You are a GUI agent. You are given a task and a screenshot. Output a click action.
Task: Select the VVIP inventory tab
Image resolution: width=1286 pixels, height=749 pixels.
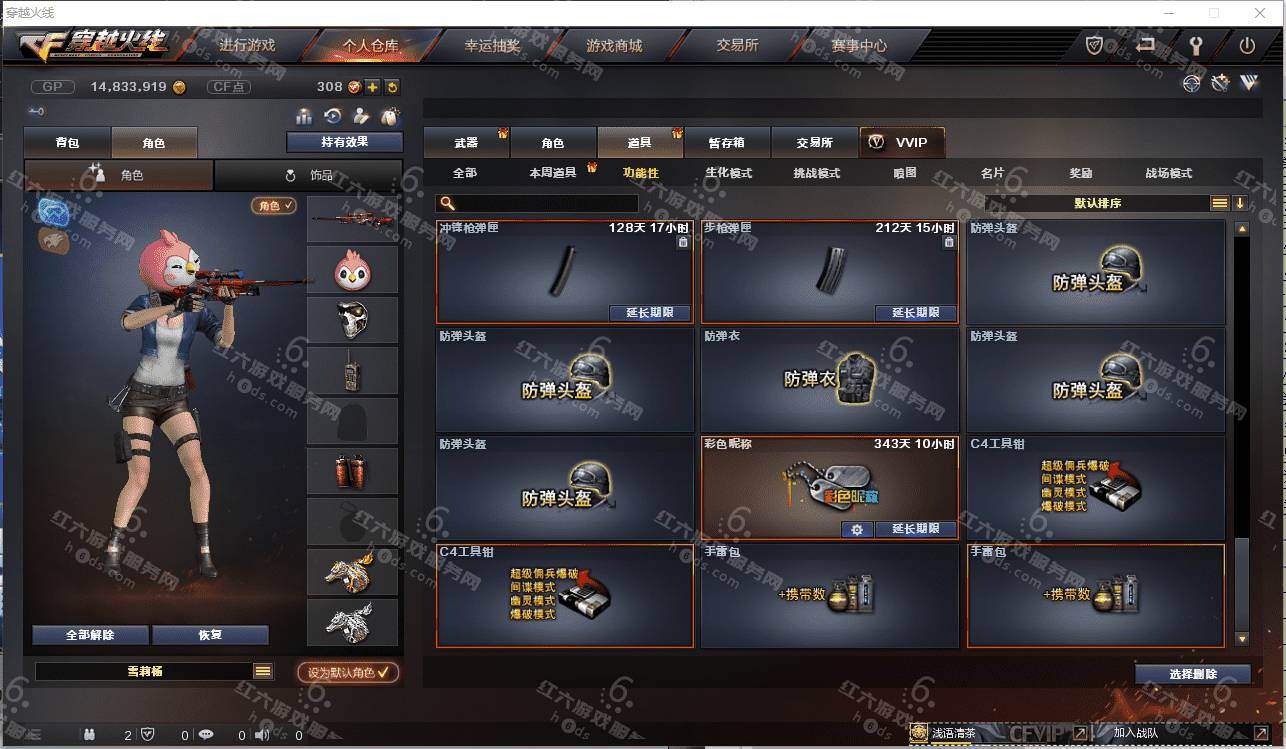[901, 143]
